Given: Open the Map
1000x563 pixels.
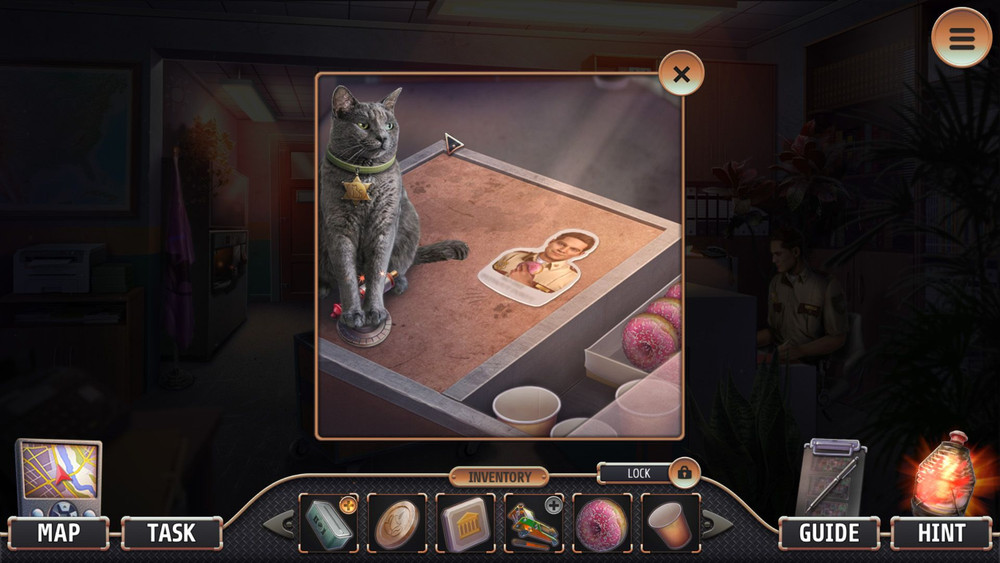Looking at the screenshot, I should (x=58, y=533).
